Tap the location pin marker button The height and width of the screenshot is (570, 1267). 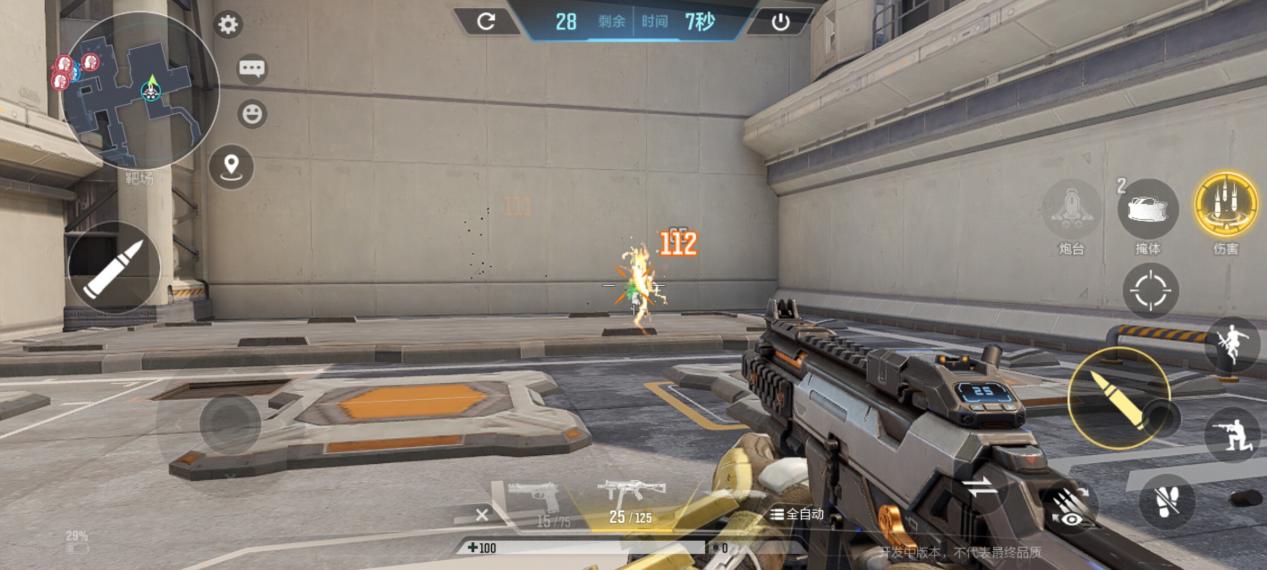pyautogui.click(x=231, y=166)
